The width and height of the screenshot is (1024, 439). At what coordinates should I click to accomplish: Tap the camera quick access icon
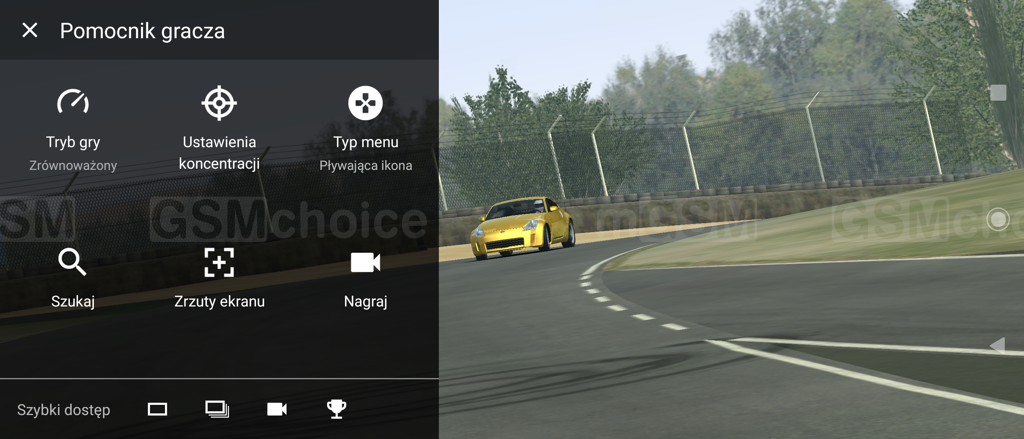coord(277,409)
